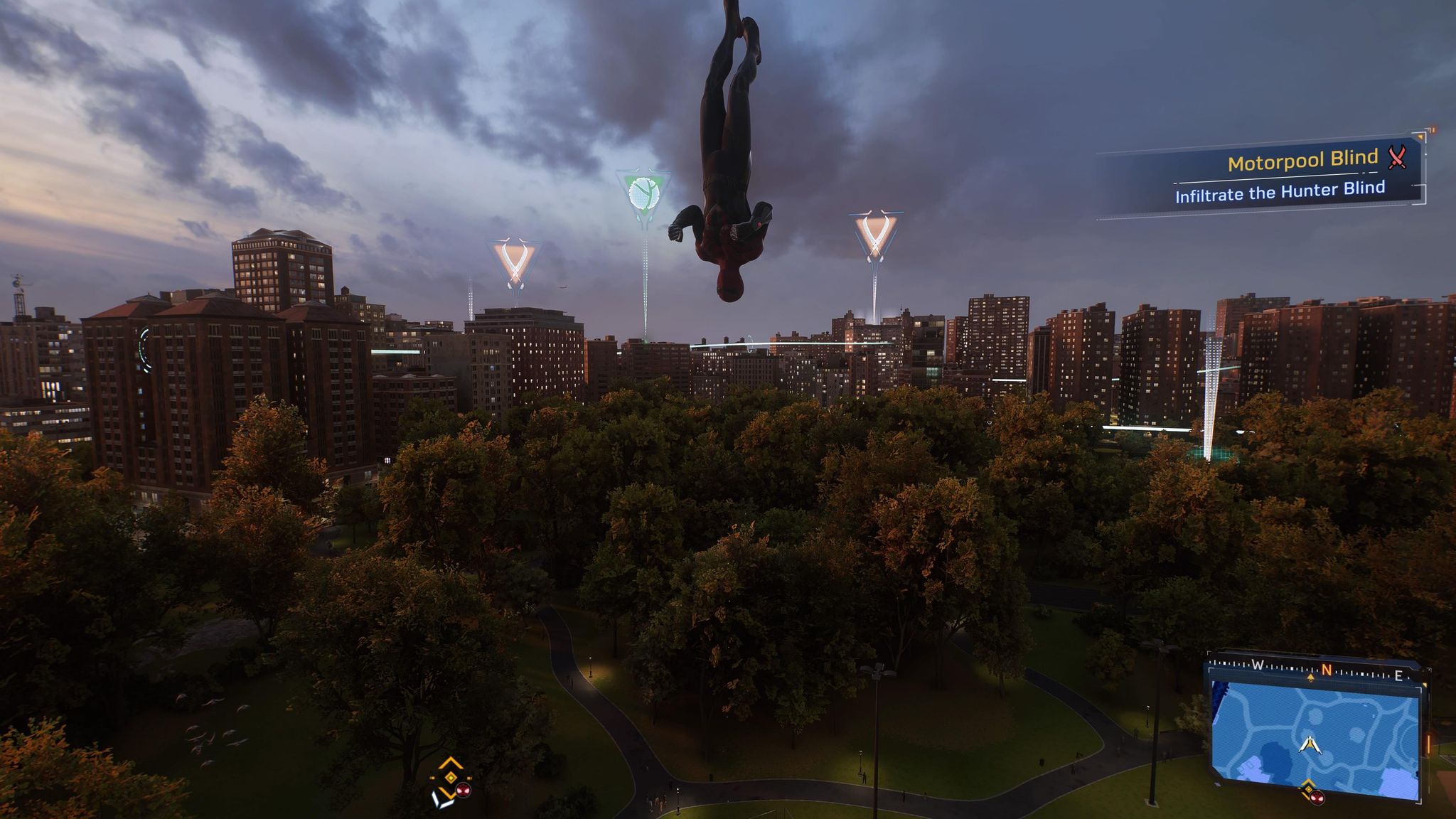The height and width of the screenshot is (819, 1456).
Task: Select the green tree waypoint marker
Action: (x=643, y=193)
